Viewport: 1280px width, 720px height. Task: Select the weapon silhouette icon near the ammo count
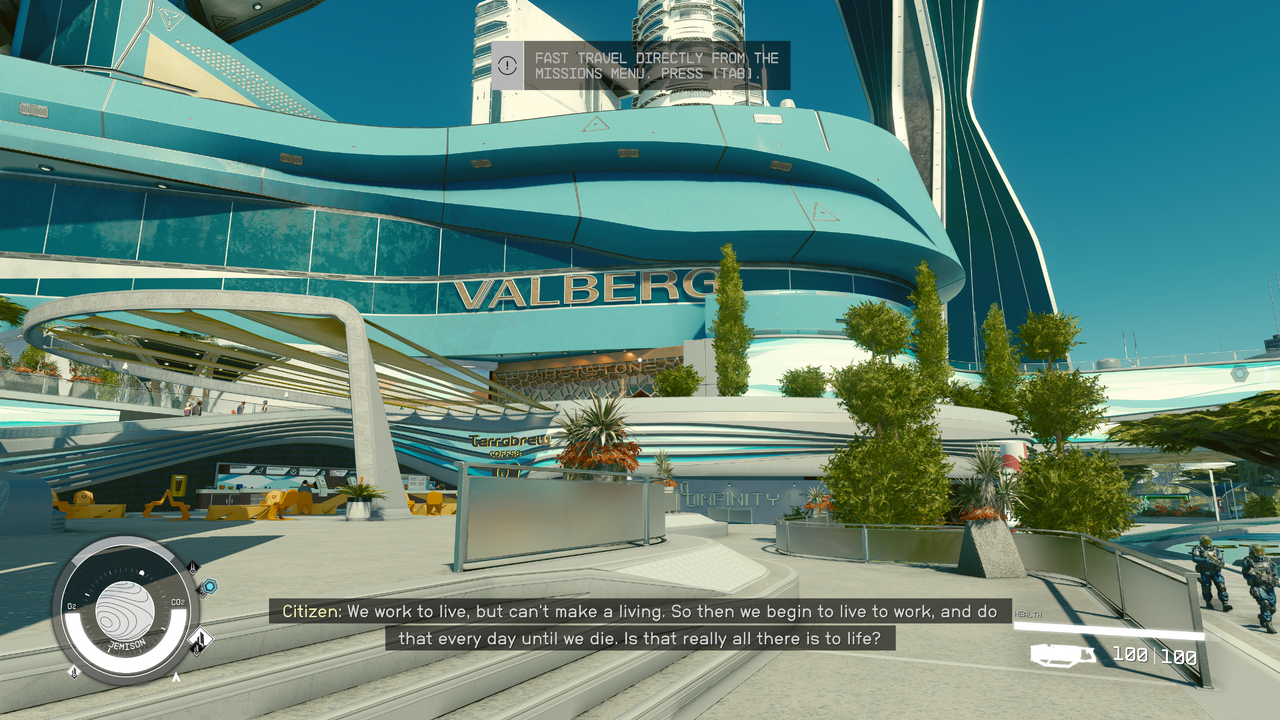[1062, 656]
